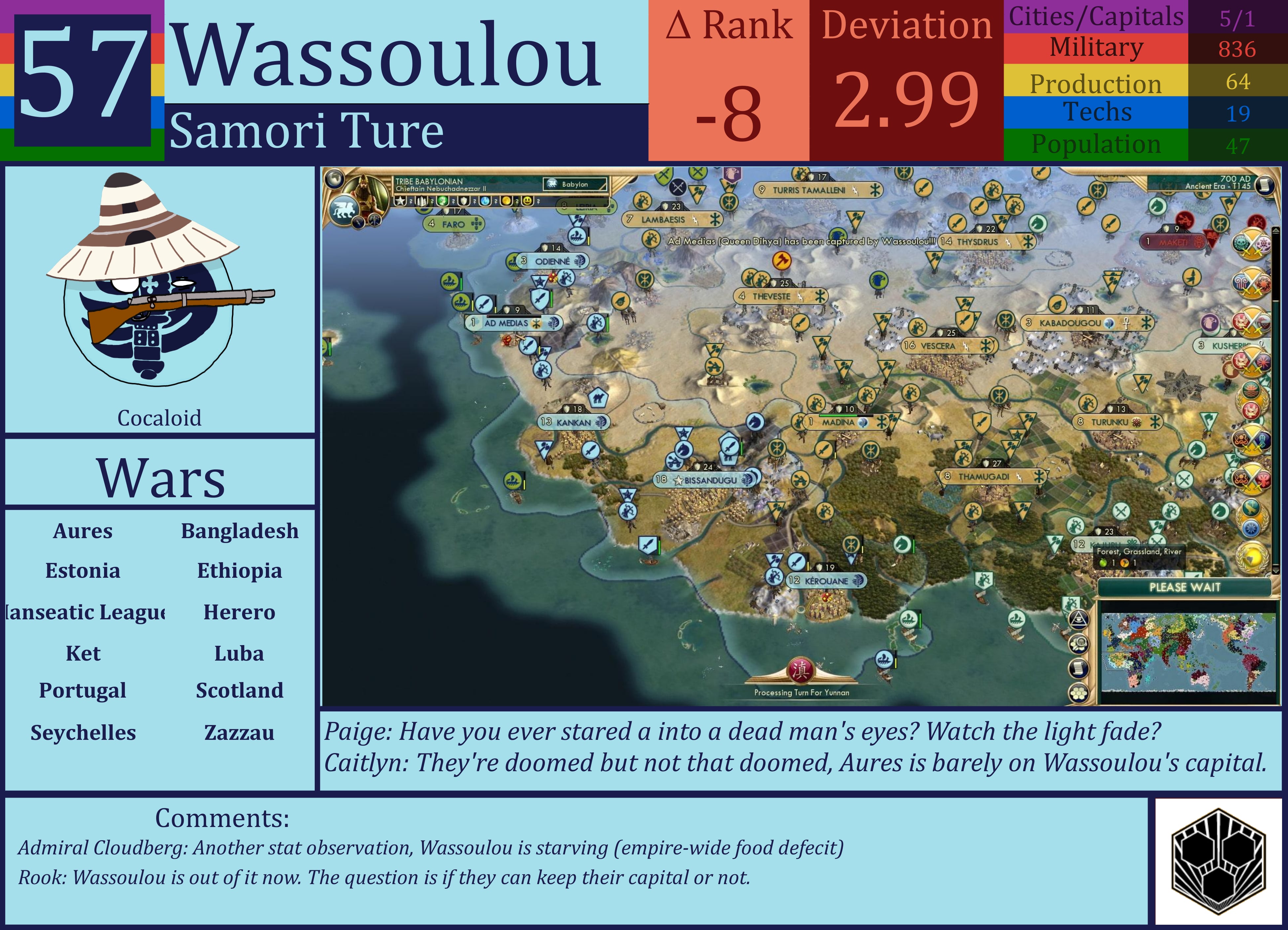Click the gold coin icon in the status bar
This screenshot has height=930, width=1288.
tap(506, 202)
